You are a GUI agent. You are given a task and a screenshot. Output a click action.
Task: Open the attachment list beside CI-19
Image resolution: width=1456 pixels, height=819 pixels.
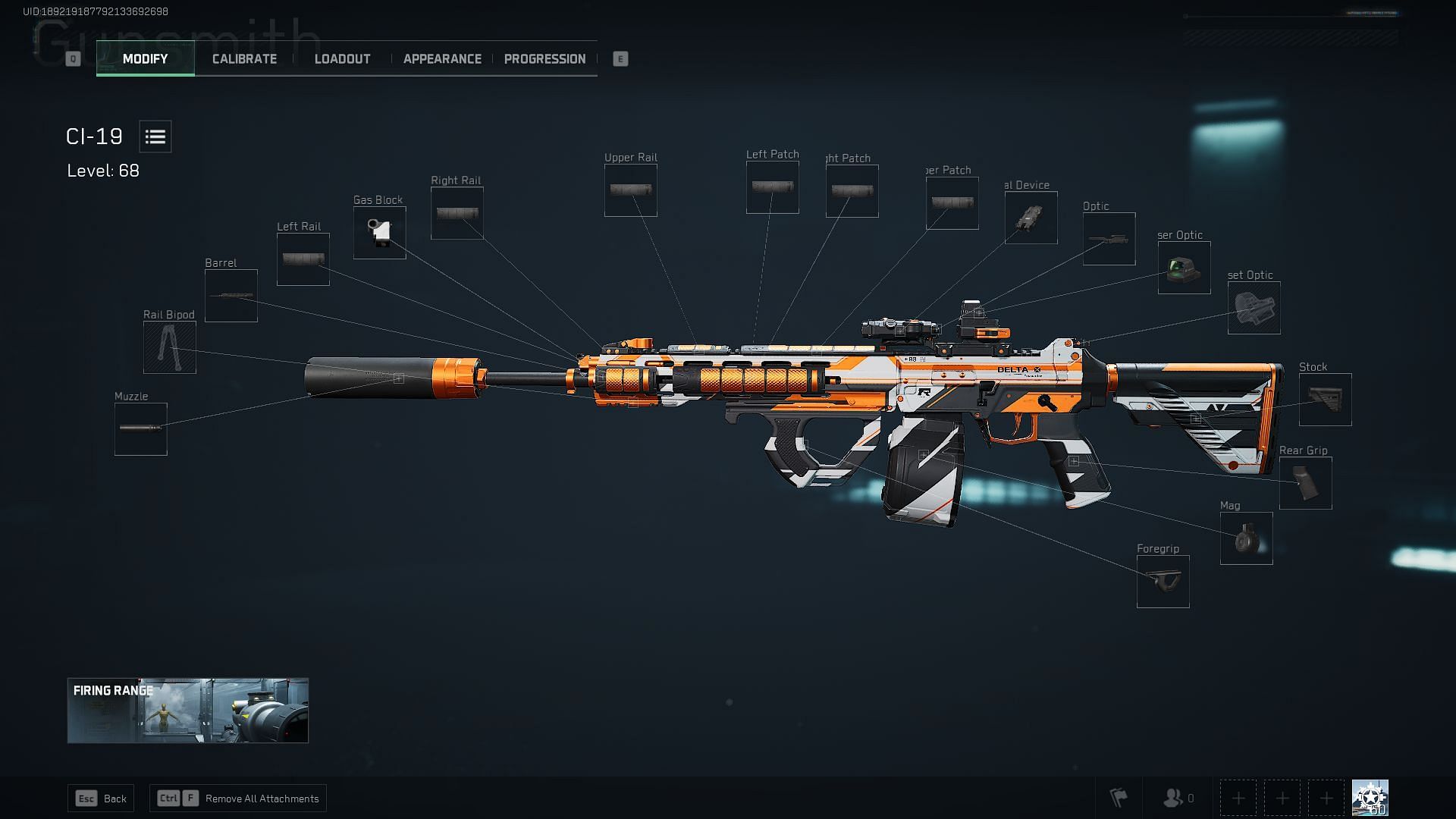click(x=155, y=136)
